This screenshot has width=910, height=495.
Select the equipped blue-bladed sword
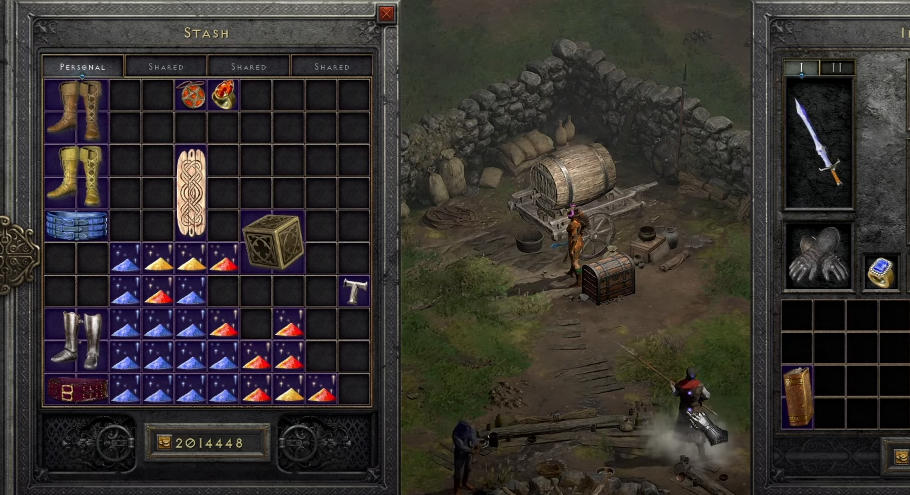tap(818, 142)
